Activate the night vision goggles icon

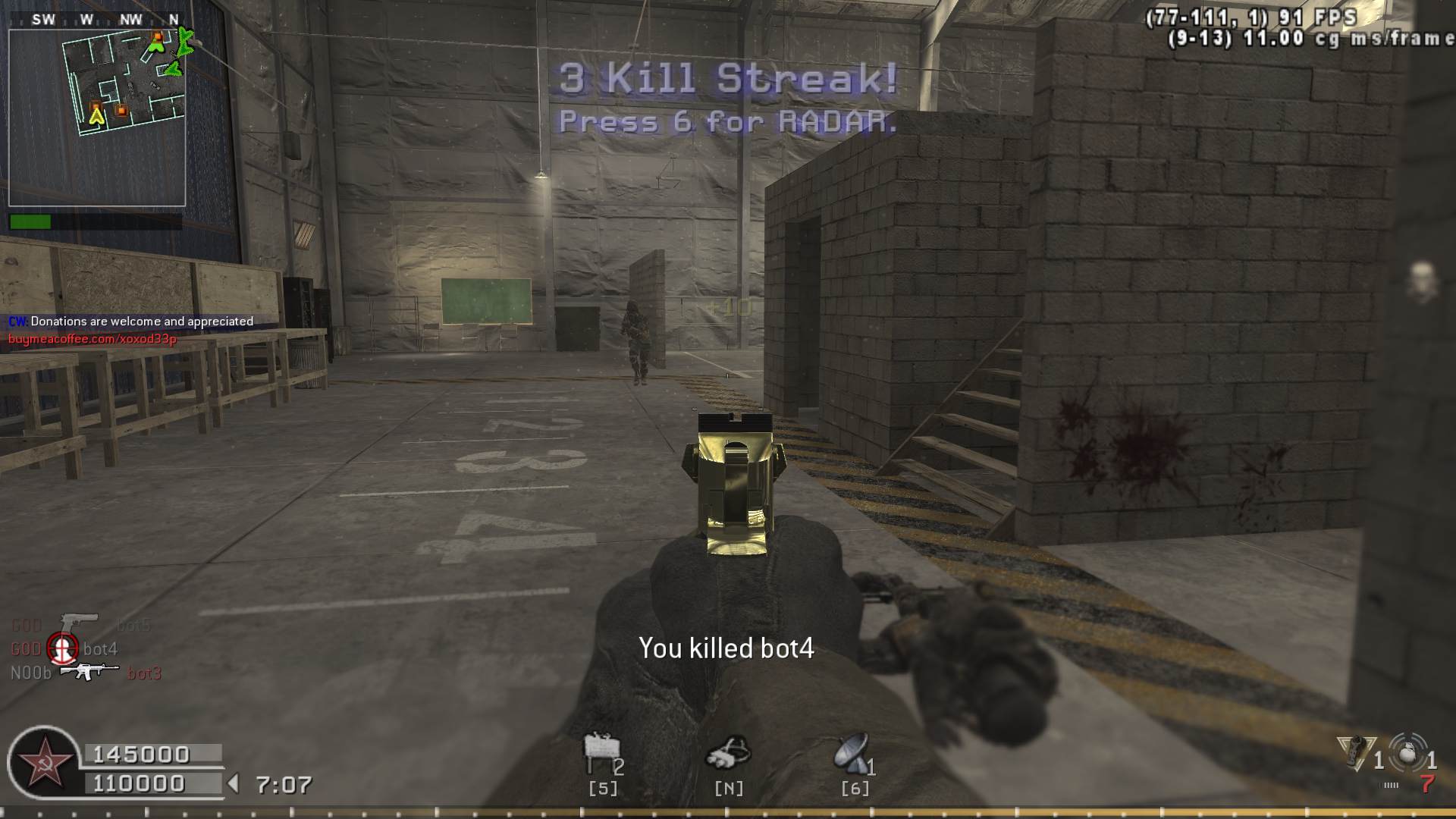[x=728, y=752]
